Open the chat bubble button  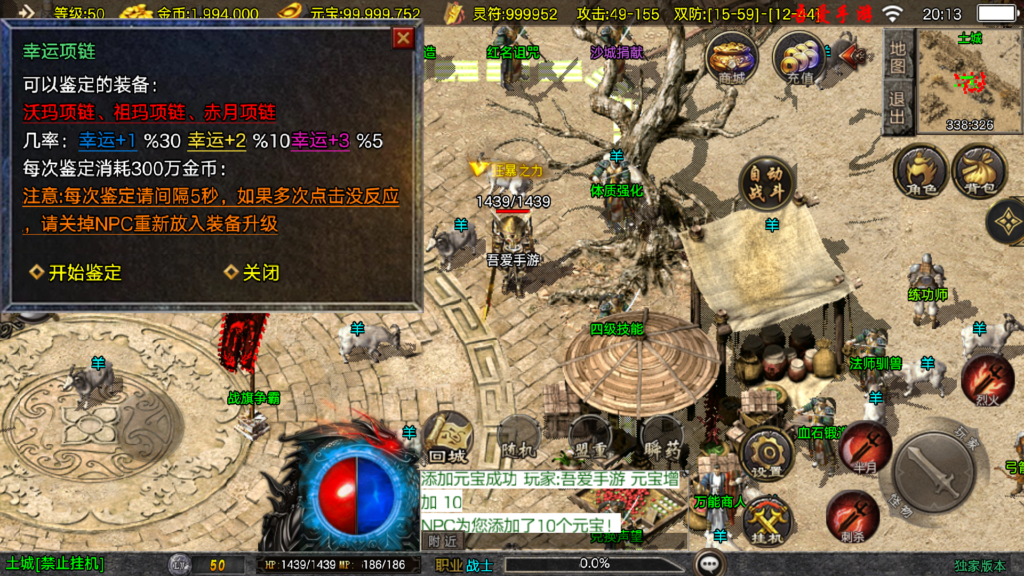tap(710, 563)
